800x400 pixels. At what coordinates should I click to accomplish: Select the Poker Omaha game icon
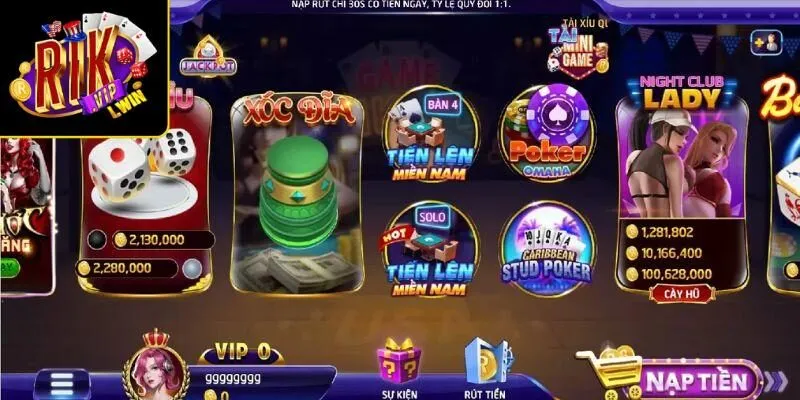547,135
